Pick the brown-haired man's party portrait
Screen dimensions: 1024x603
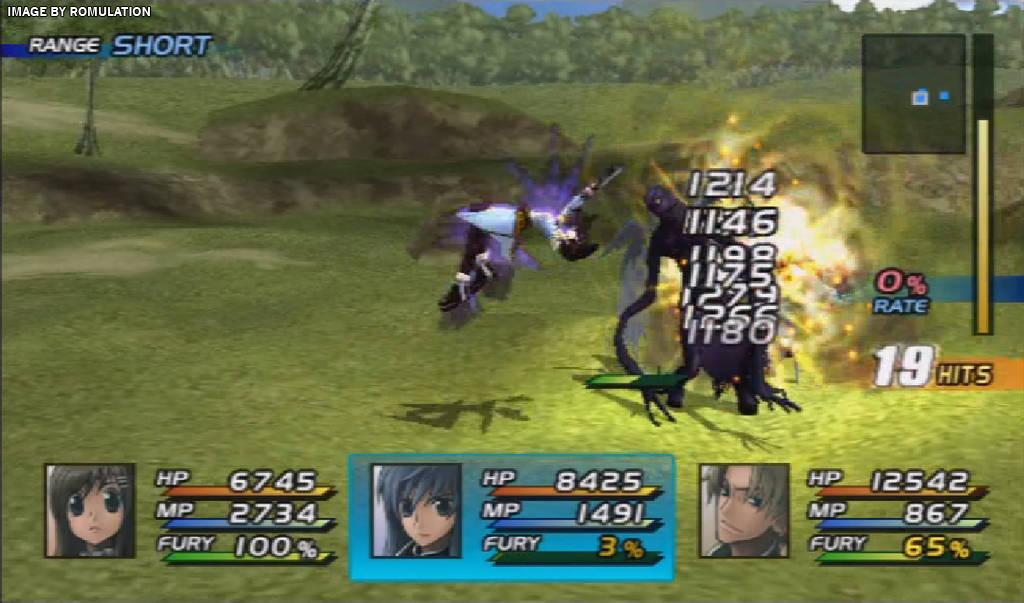(x=744, y=510)
